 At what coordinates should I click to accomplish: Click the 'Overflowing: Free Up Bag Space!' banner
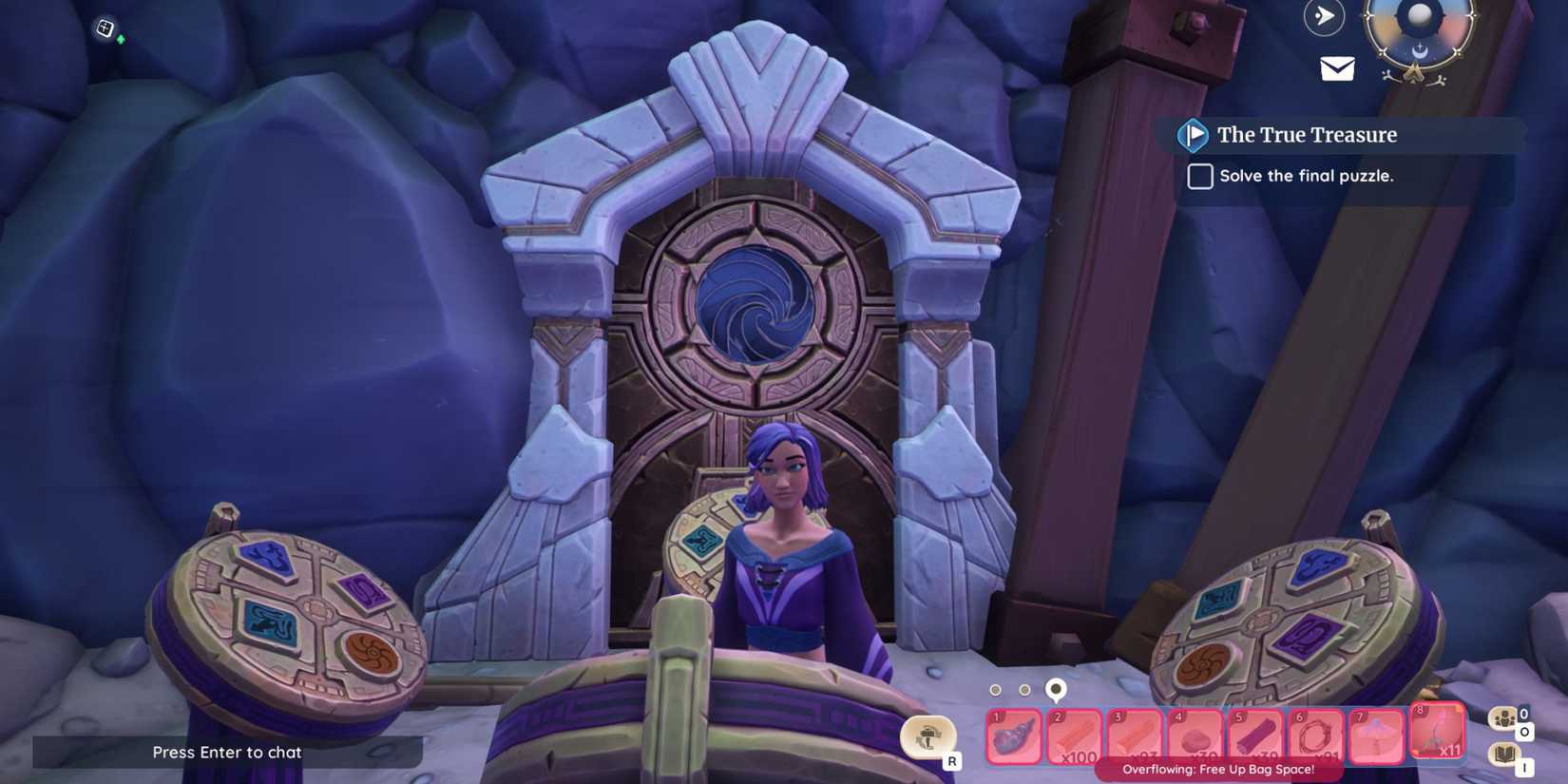(1217, 769)
